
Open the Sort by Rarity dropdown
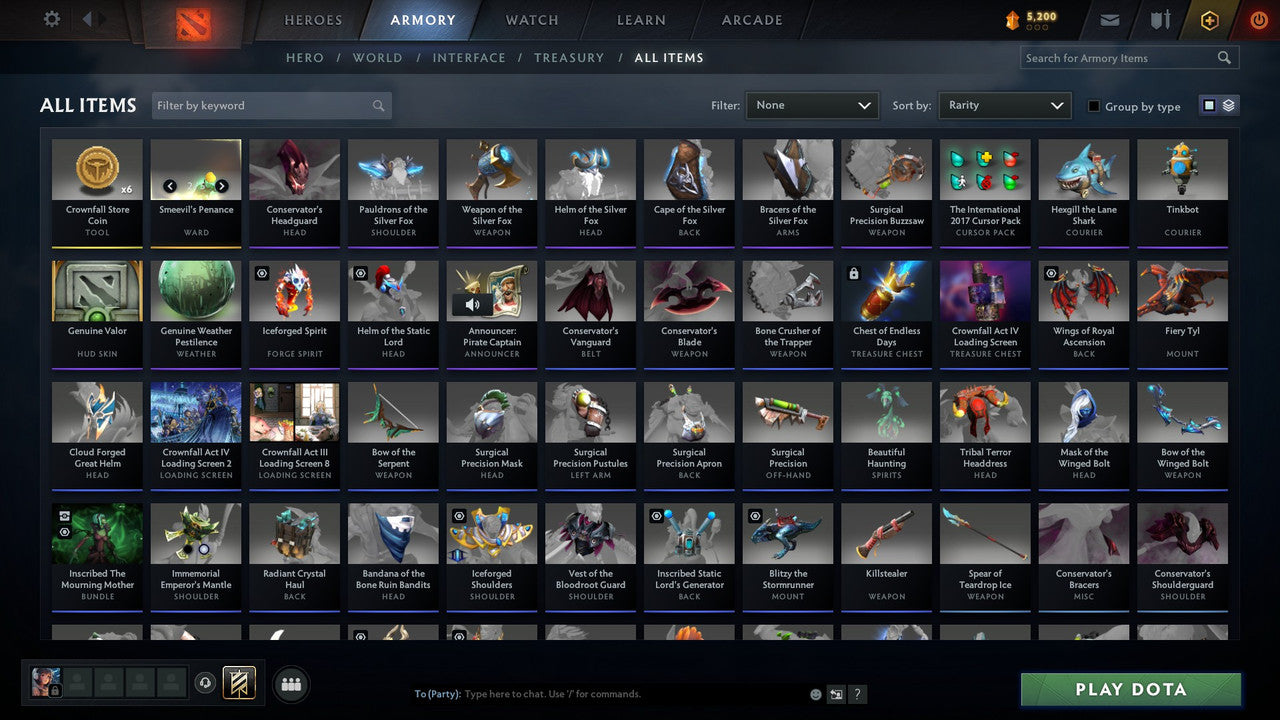1004,105
